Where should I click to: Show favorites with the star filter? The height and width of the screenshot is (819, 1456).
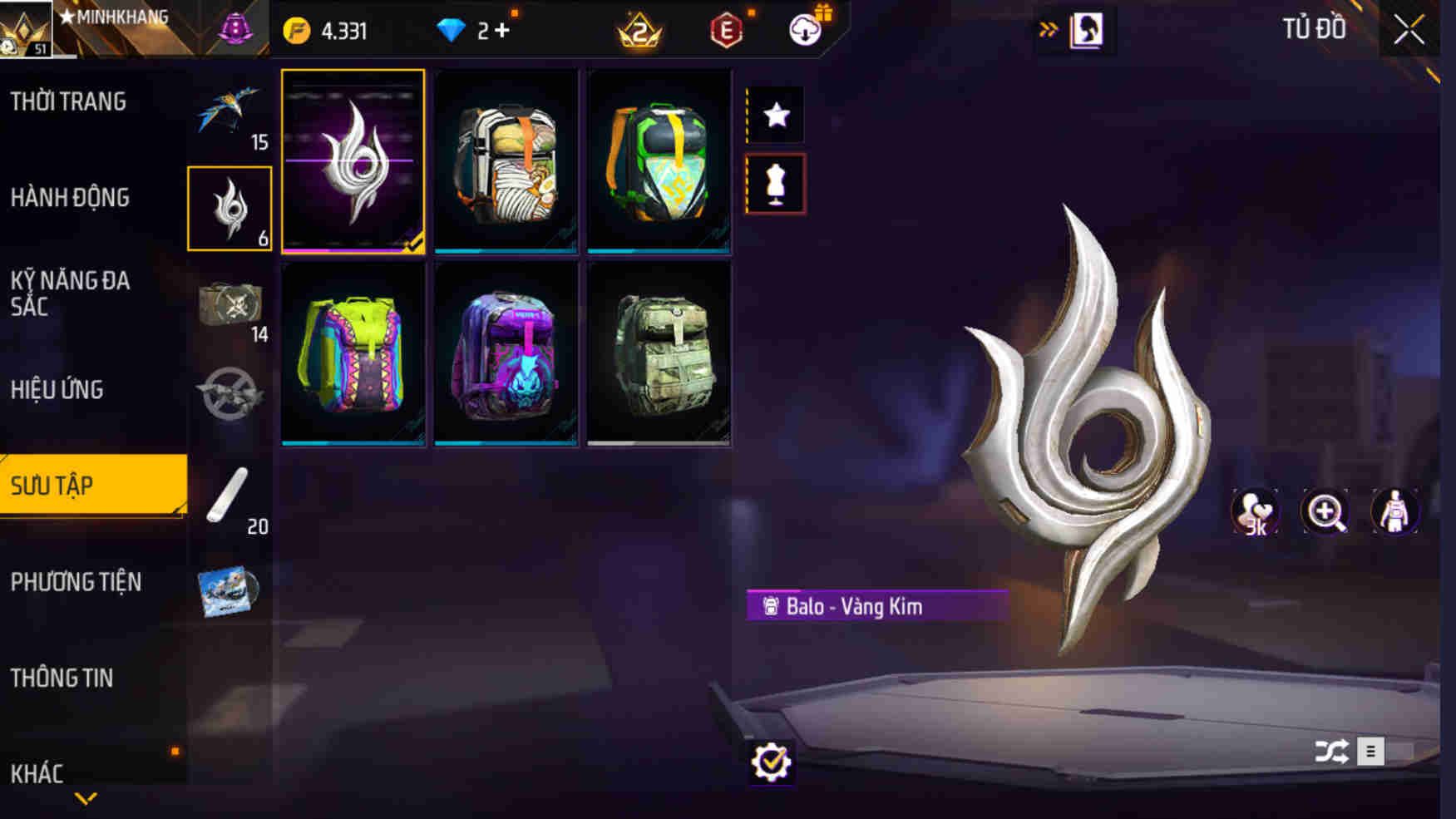(776, 115)
